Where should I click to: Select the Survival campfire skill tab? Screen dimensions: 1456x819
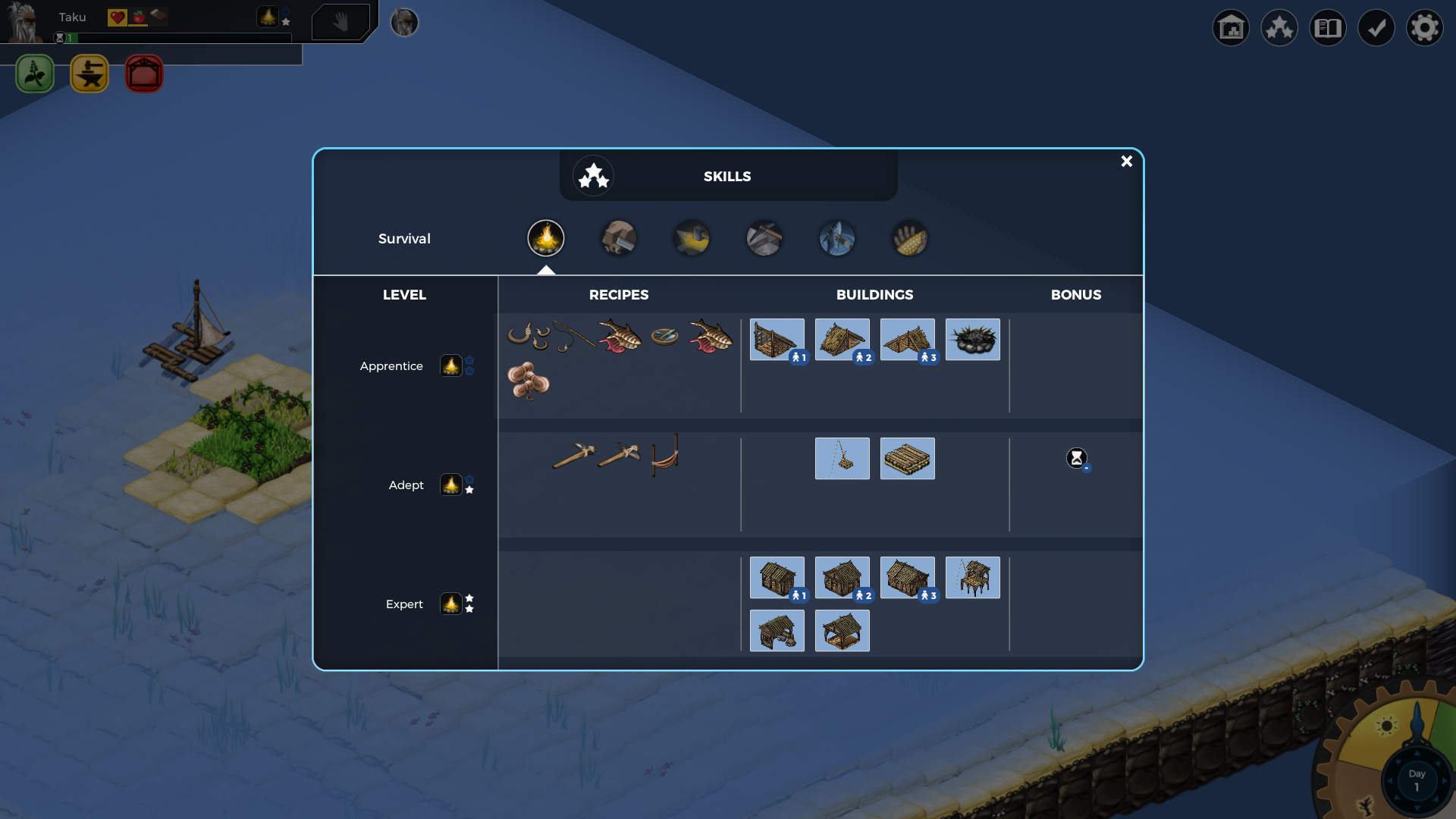tap(546, 238)
